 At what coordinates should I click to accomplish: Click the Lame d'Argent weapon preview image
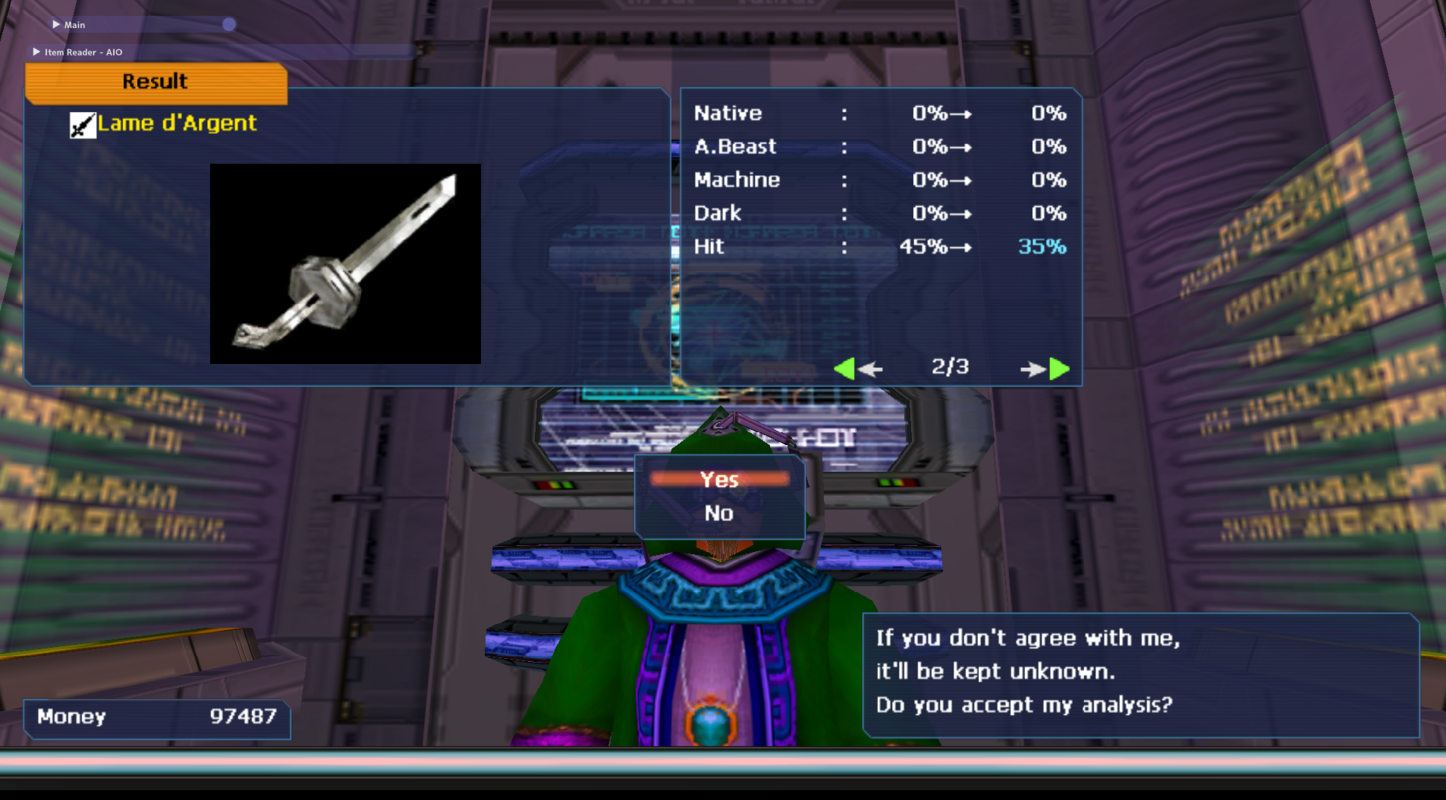point(344,262)
